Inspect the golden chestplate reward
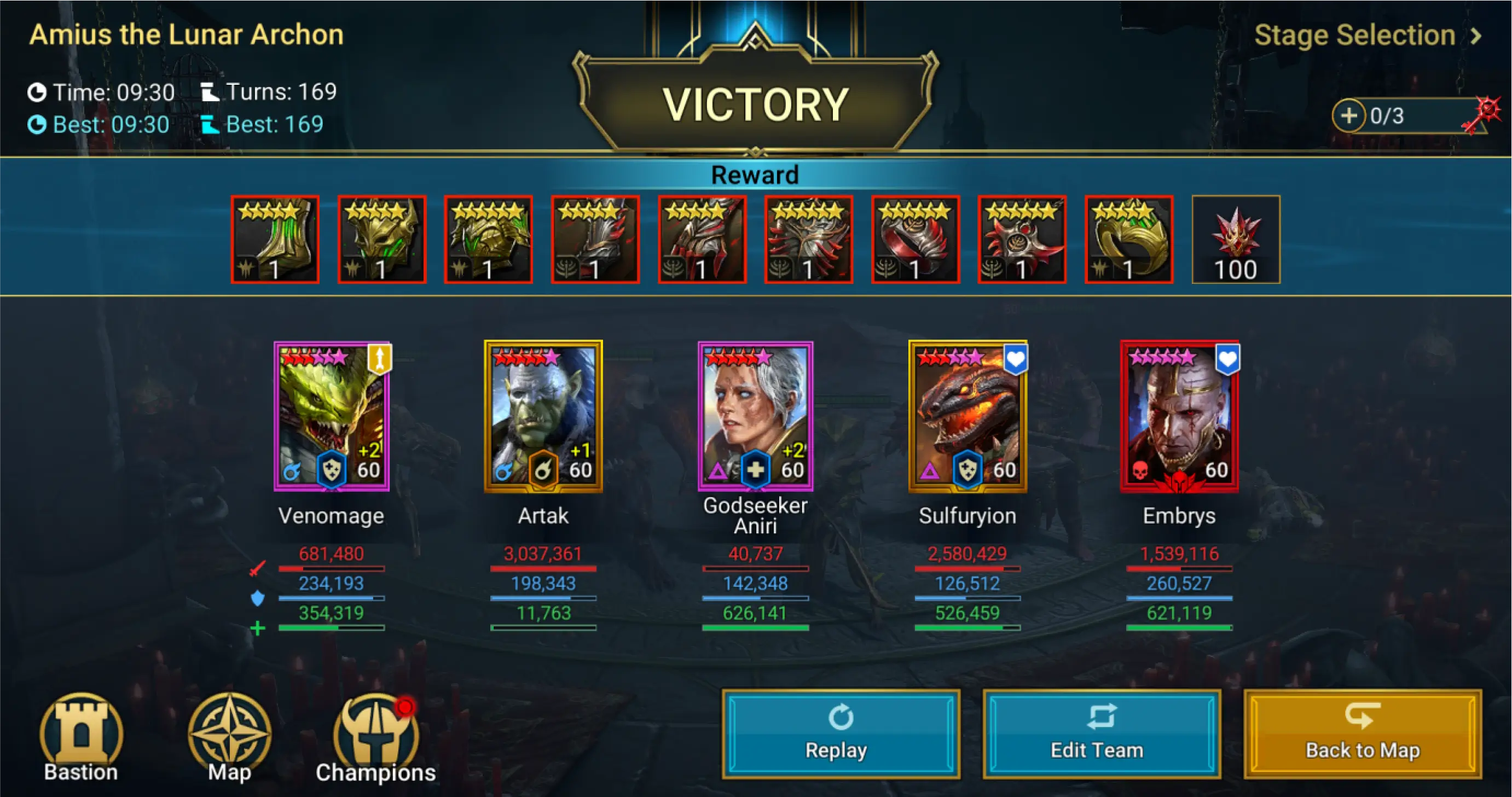The height and width of the screenshot is (797, 1512). point(488,240)
